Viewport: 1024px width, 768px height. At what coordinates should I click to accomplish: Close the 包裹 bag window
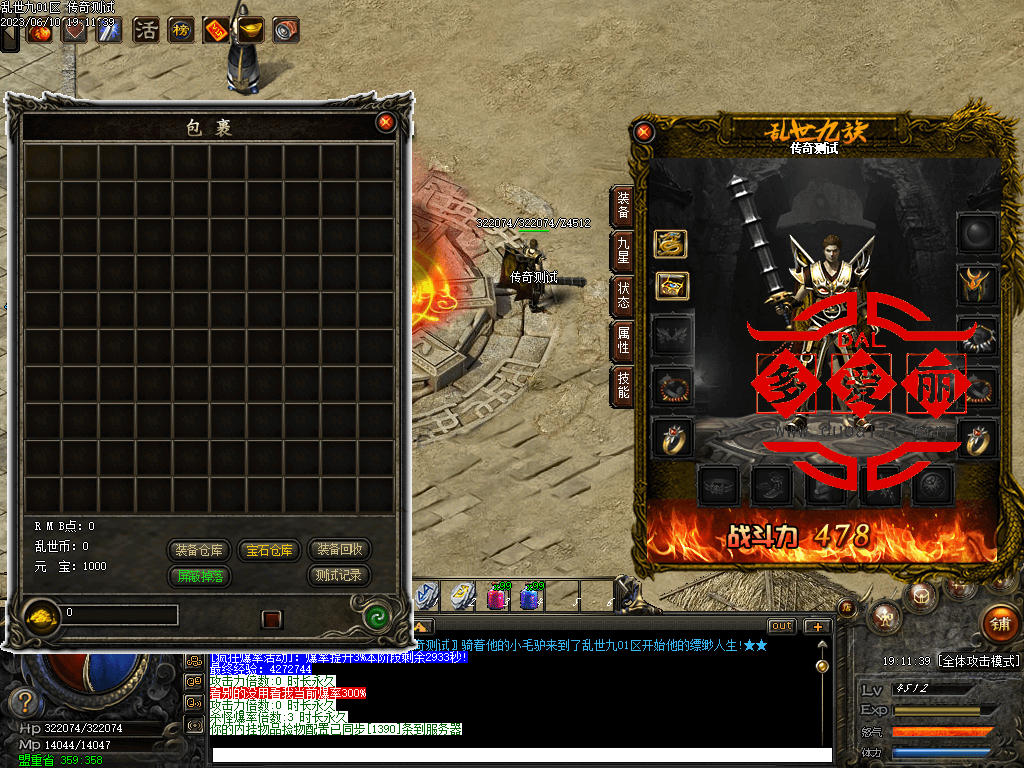click(x=386, y=123)
